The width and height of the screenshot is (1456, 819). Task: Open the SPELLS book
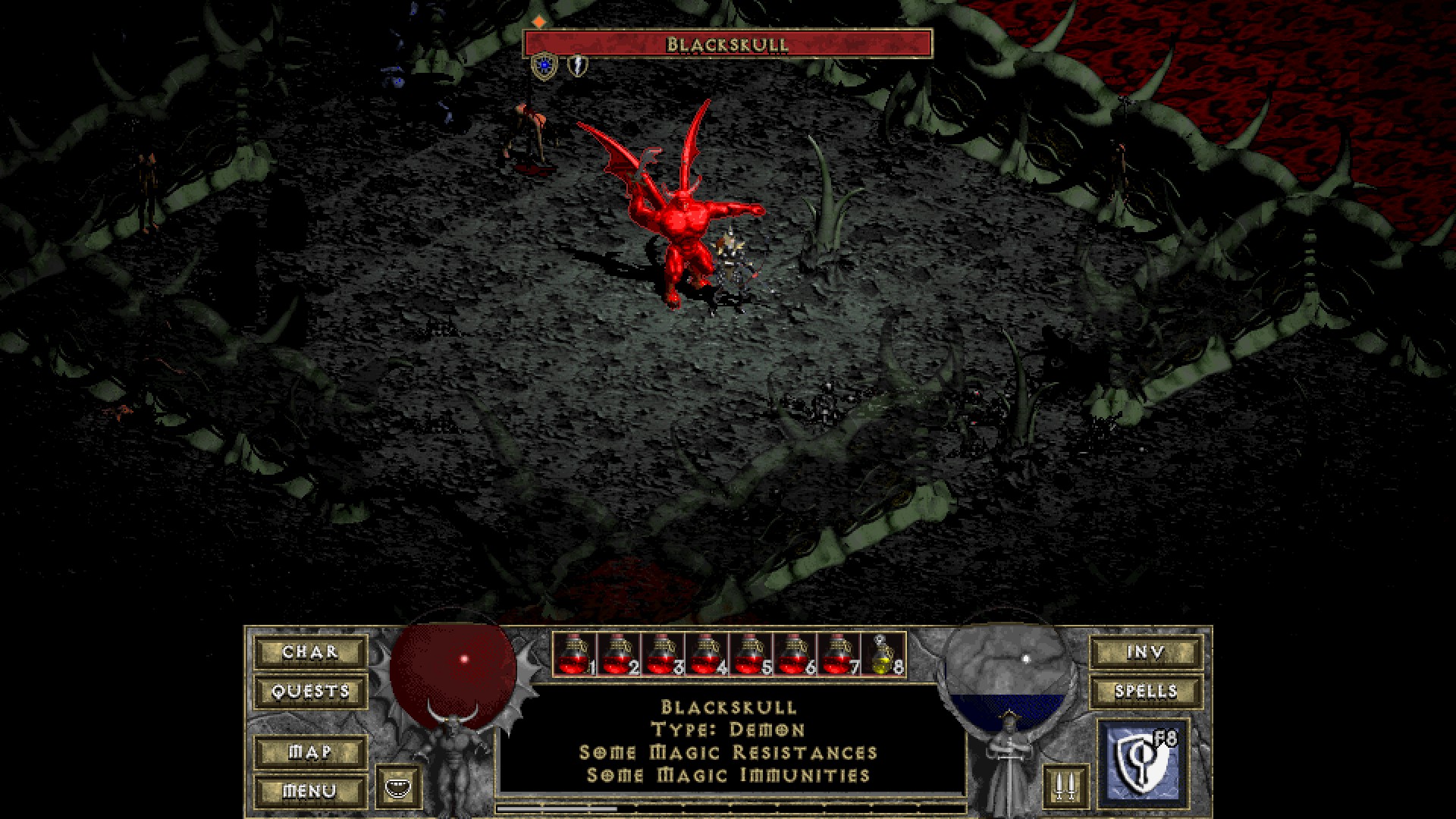point(1146,692)
